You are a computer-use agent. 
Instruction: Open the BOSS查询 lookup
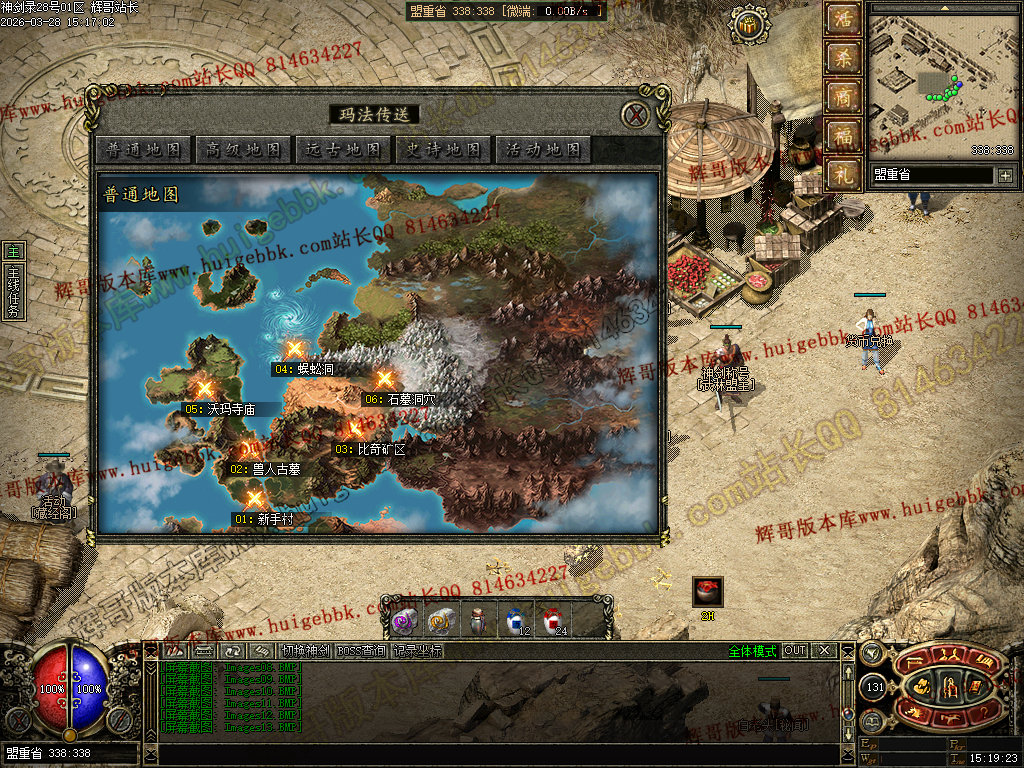click(x=361, y=651)
